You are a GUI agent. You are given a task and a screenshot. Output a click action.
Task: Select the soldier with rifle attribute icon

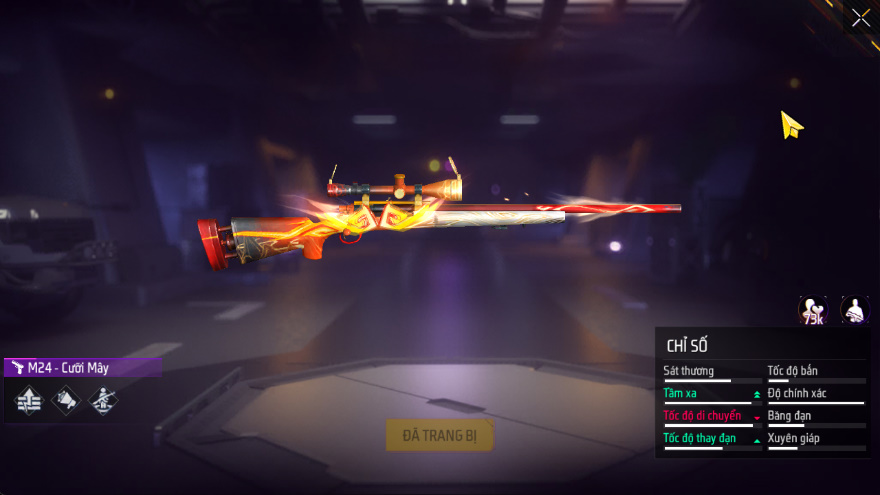tap(103, 401)
